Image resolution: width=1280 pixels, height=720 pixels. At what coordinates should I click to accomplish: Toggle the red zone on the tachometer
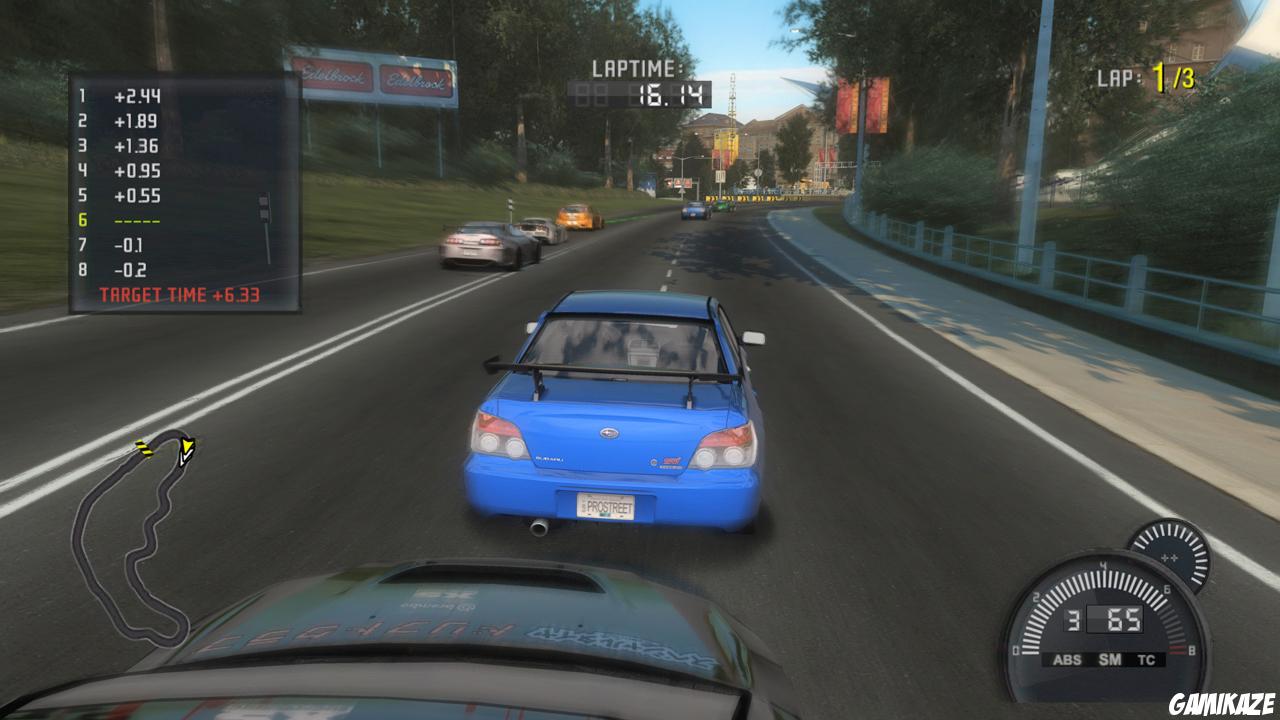tap(1177, 647)
